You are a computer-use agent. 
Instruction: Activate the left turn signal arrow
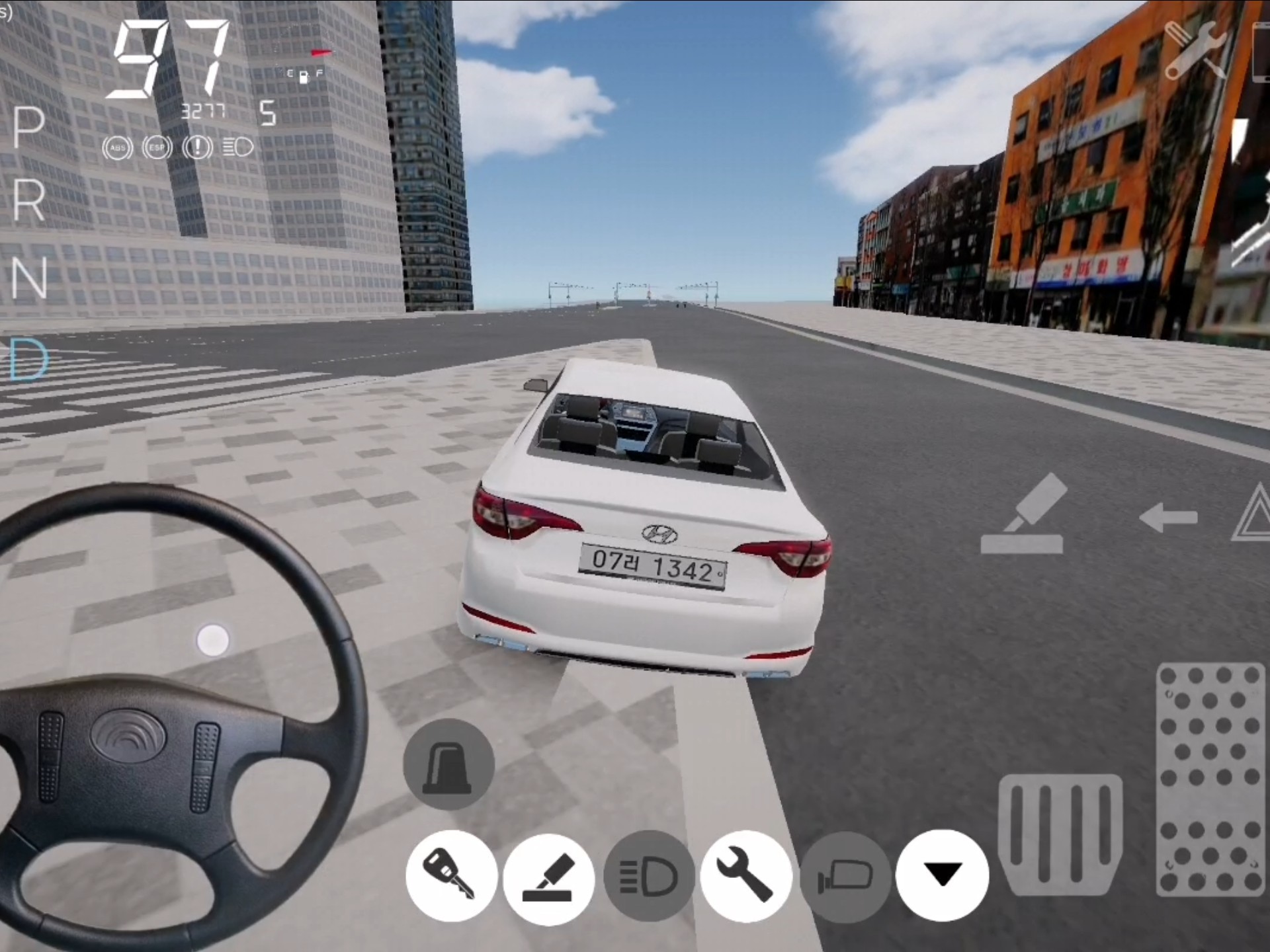[x=1169, y=518]
